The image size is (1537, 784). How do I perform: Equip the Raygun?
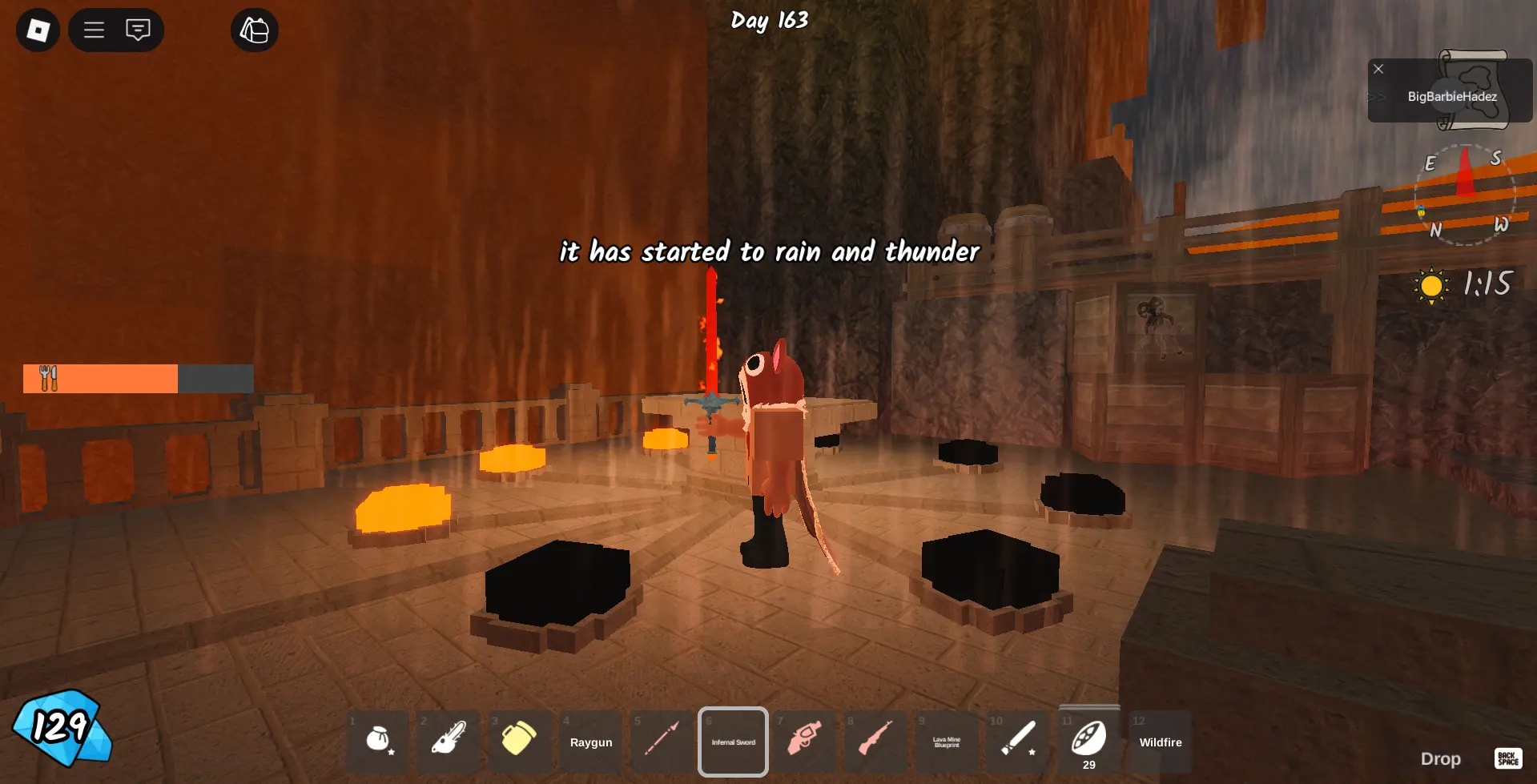coord(591,742)
